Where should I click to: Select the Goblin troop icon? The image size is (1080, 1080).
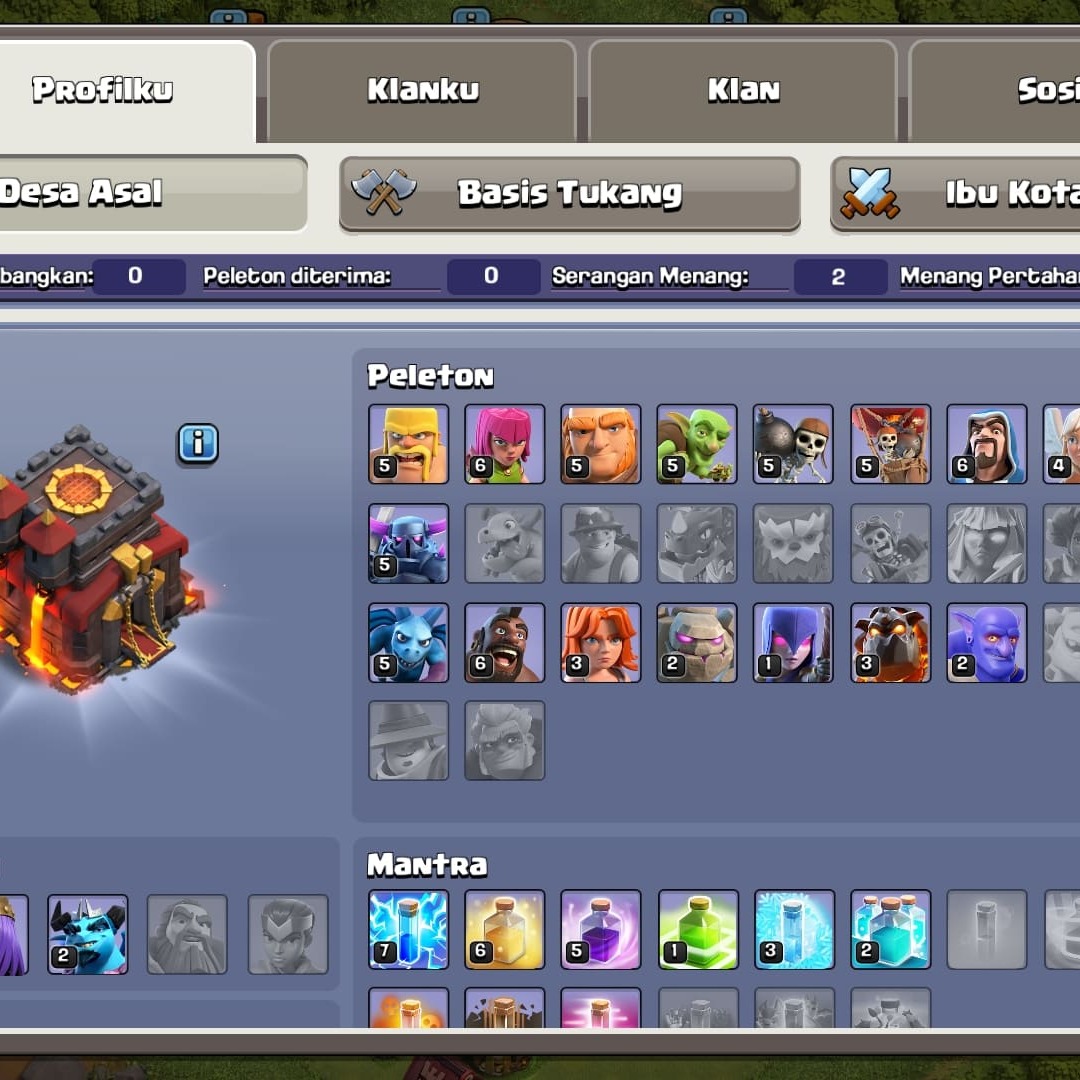(696, 444)
